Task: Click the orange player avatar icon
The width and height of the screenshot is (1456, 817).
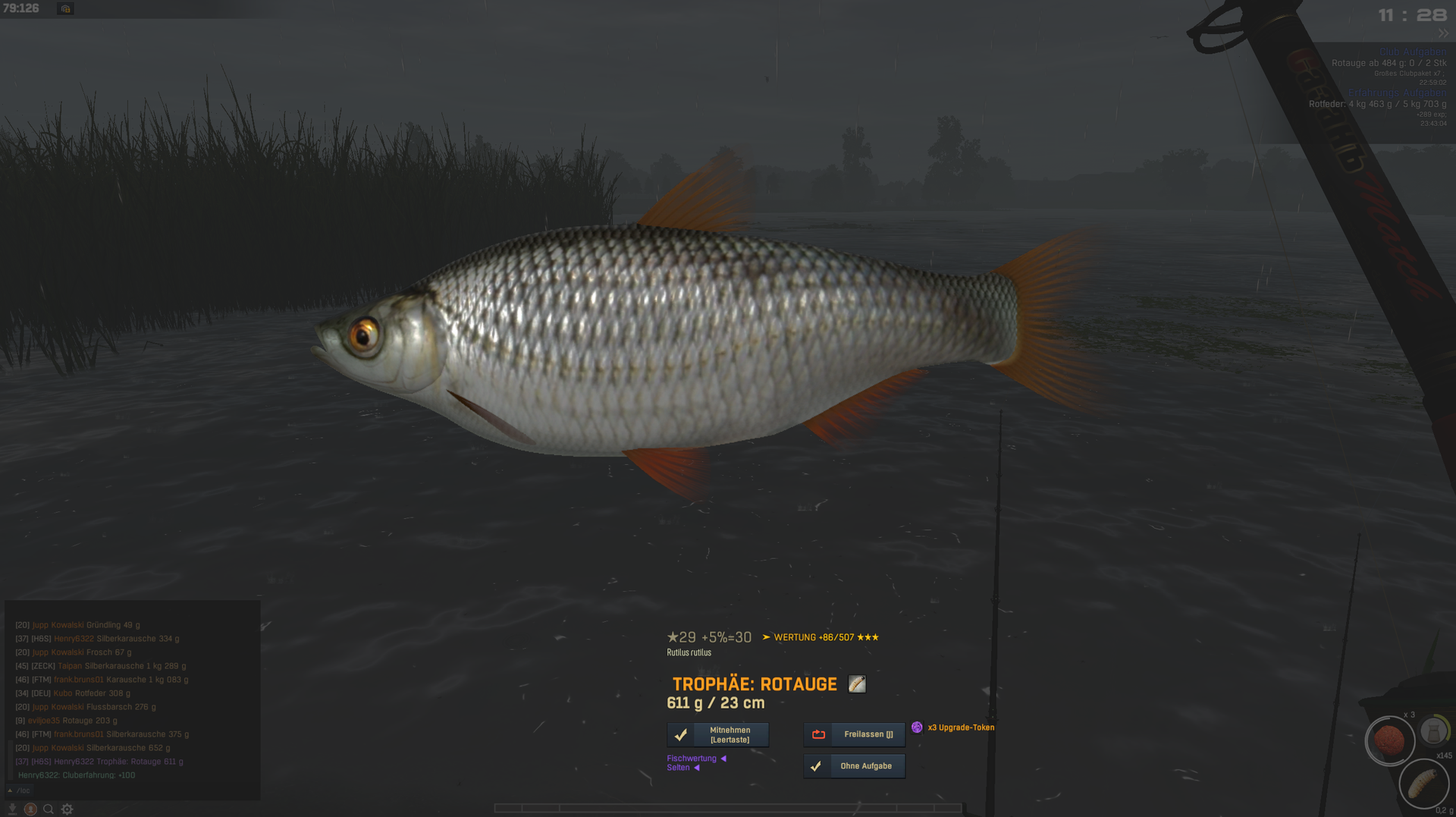Action: (x=30, y=809)
